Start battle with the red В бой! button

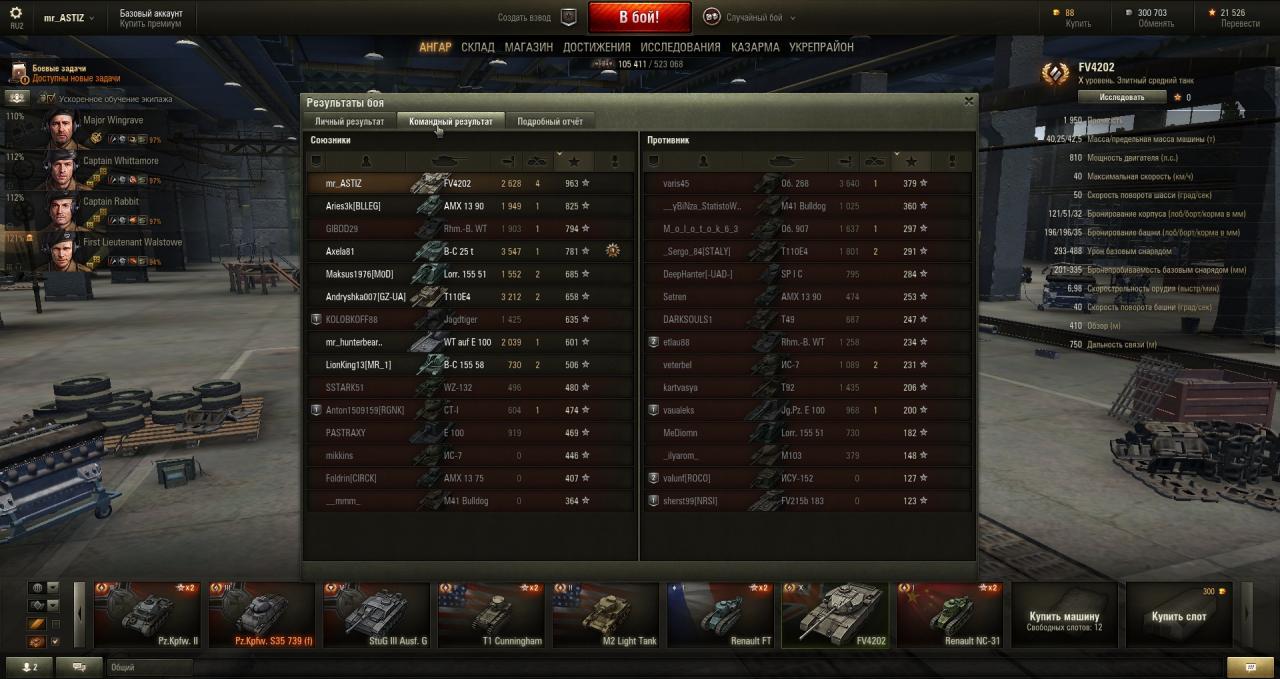coord(639,17)
